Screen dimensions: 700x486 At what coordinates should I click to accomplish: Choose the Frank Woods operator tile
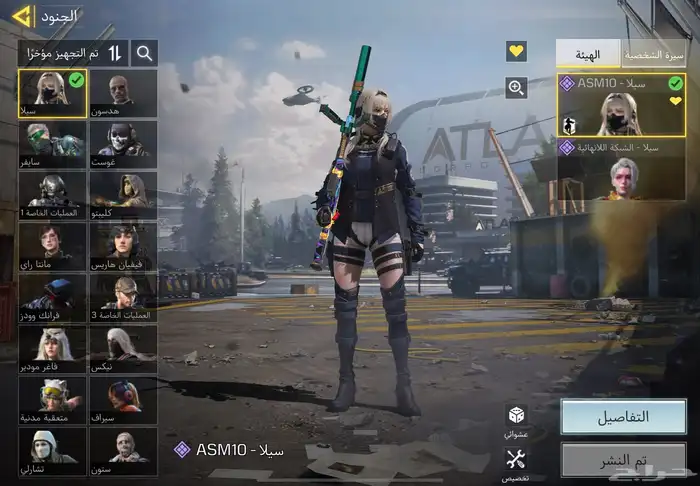pos(52,297)
